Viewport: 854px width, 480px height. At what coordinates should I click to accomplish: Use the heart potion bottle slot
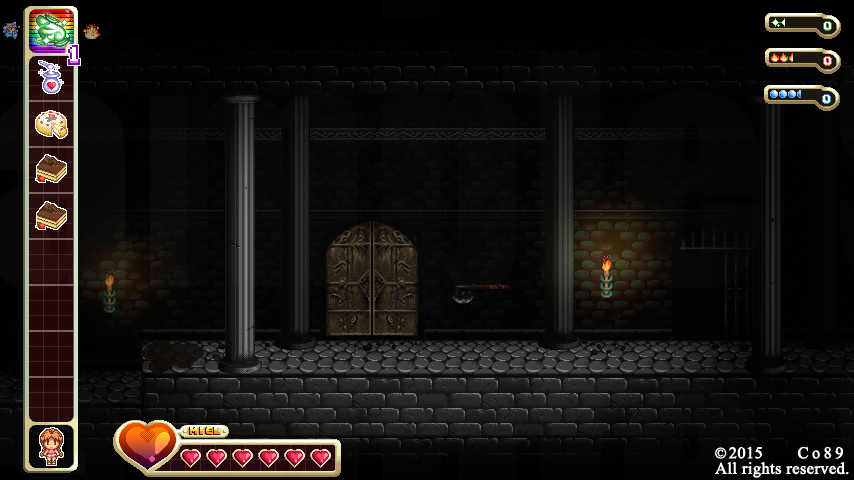coord(50,78)
